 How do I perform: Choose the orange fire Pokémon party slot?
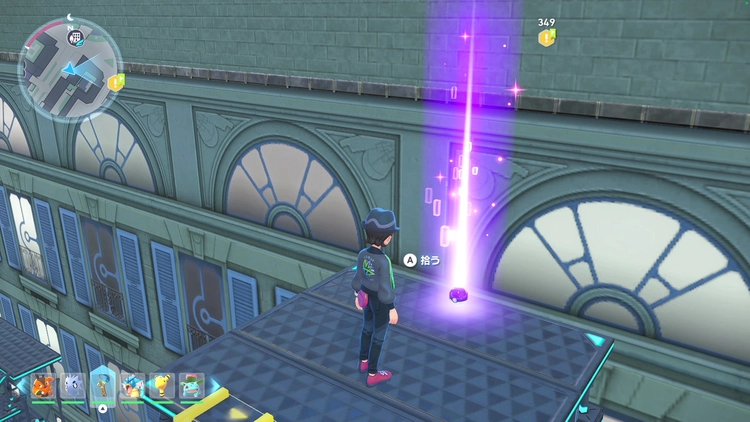point(43,386)
